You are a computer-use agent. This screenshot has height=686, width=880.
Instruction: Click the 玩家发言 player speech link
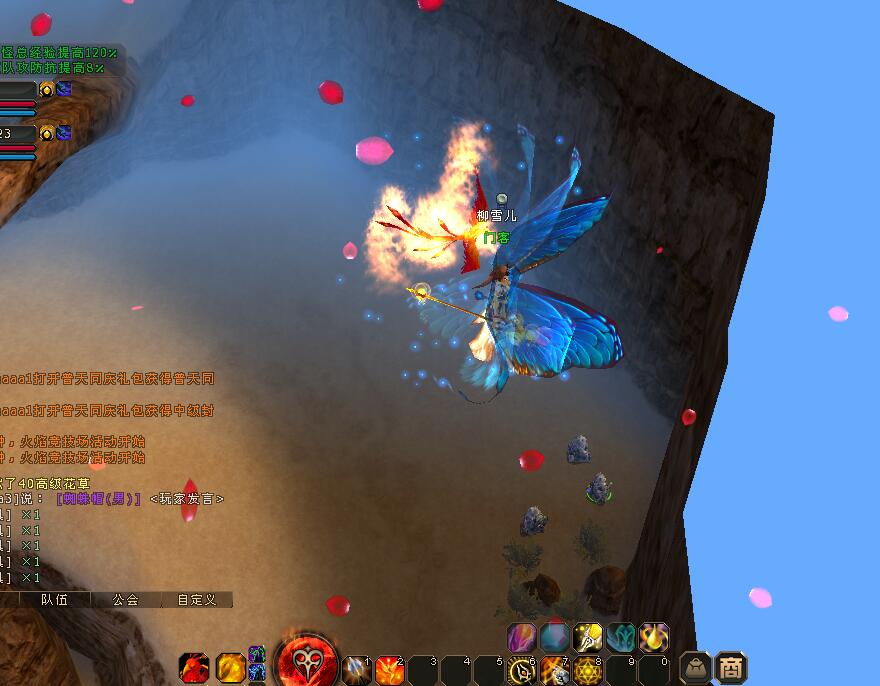[x=187, y=498]
